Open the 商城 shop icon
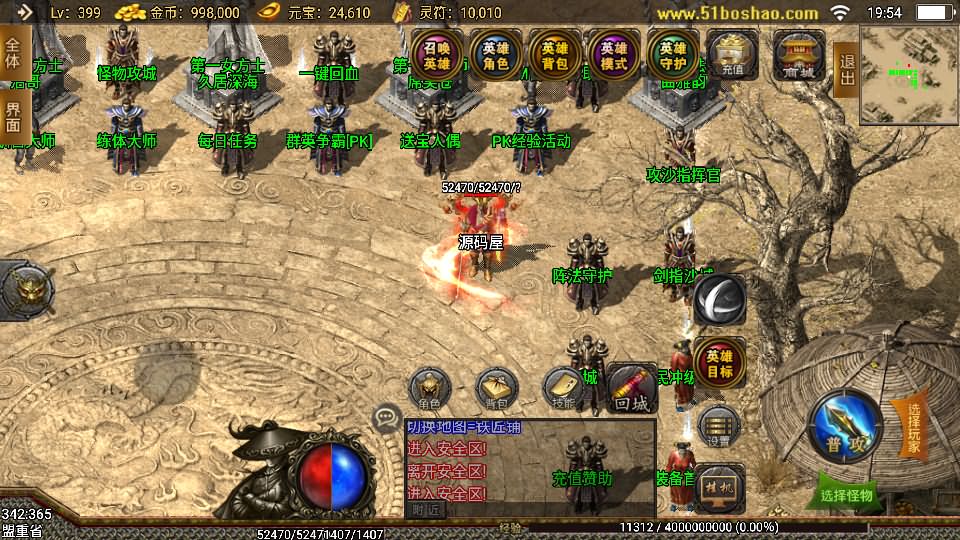Viewport: 960px width, 540px height. pos(799,55)
